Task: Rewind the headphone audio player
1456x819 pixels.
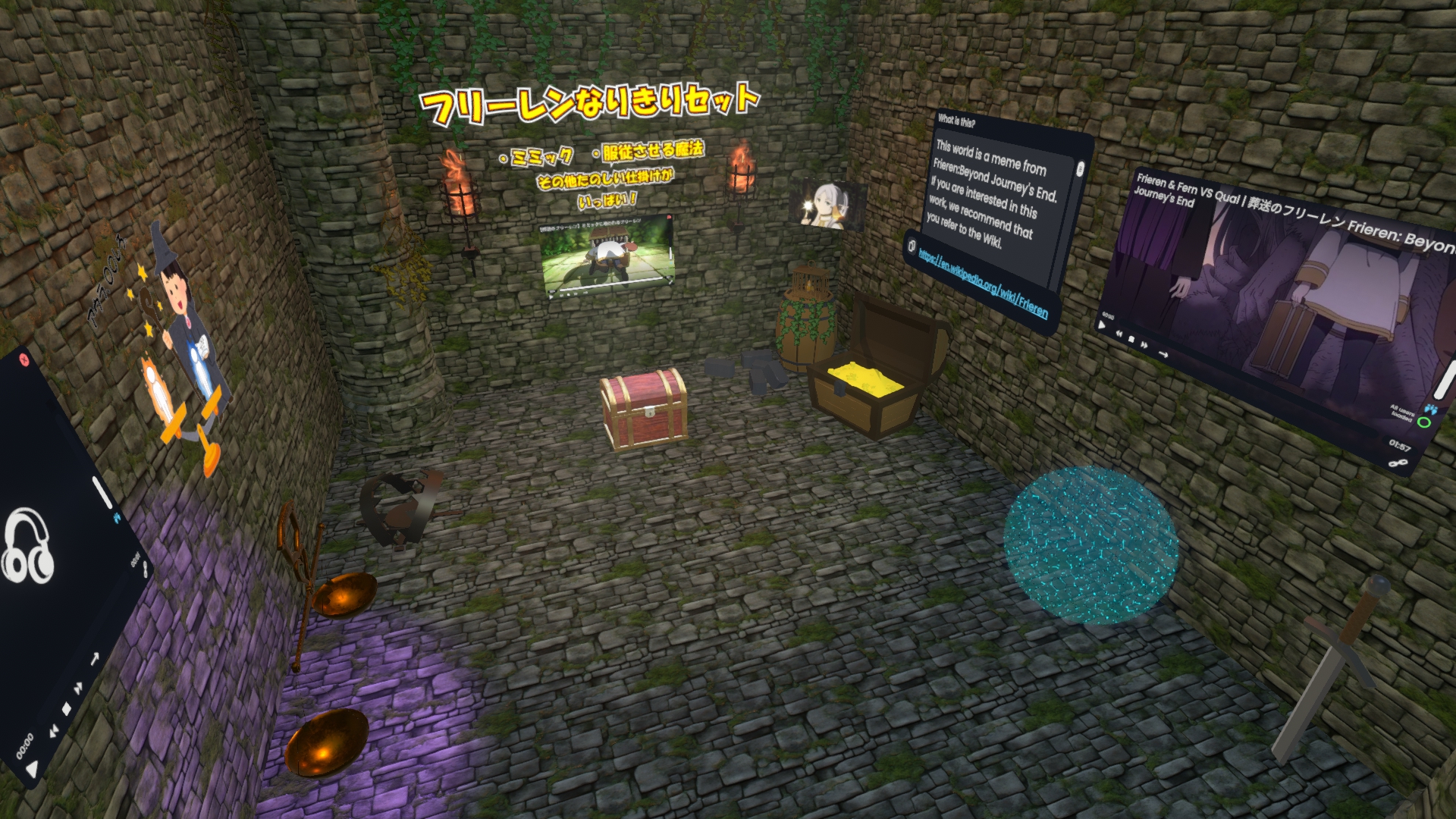Action: 52,733
